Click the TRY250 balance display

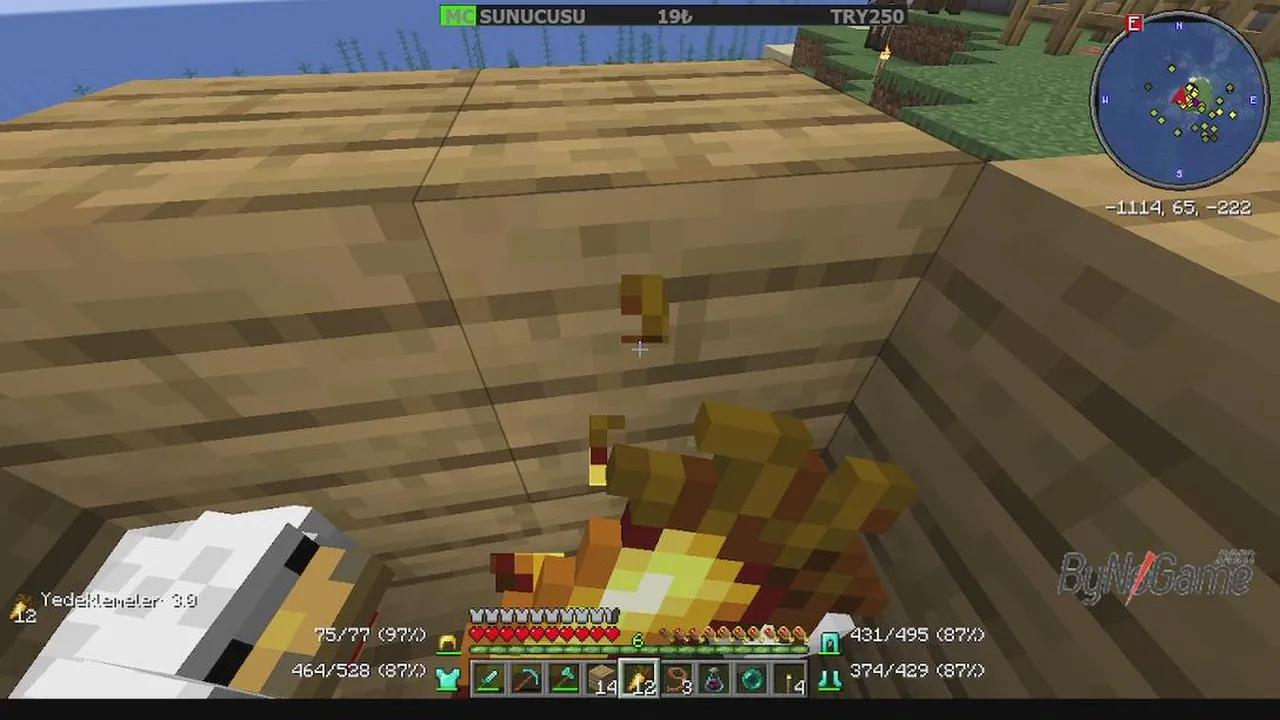pyautogui.click(x=866, y=15)
